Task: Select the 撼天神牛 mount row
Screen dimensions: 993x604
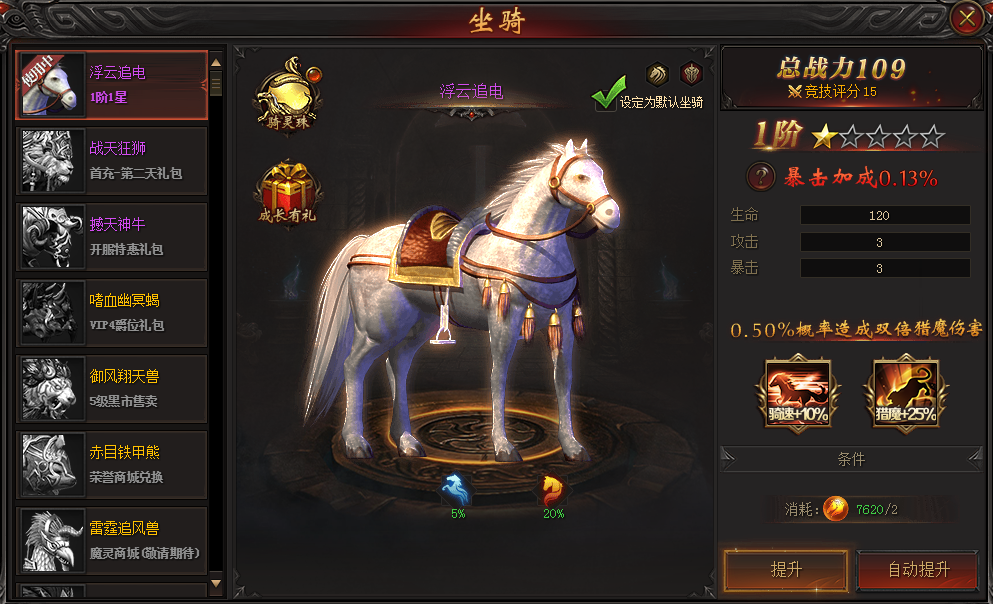Action: tap(112, 237)
